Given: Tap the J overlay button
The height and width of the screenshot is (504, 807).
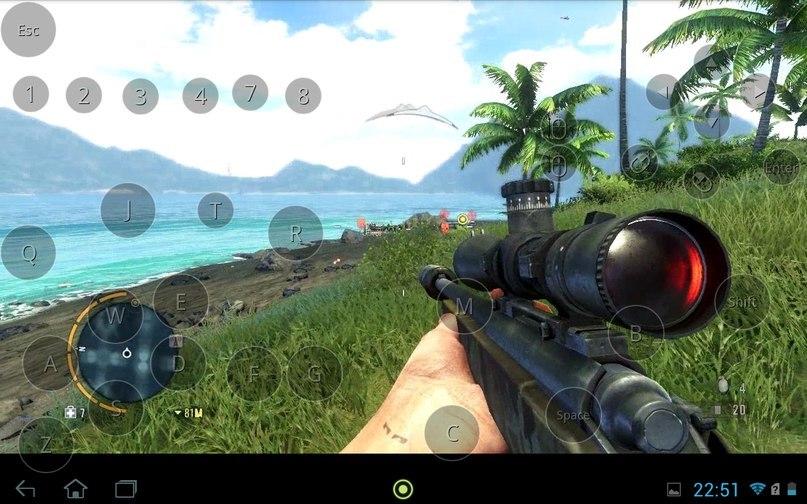Looking at the screenshot, I should tap(128, 210).
